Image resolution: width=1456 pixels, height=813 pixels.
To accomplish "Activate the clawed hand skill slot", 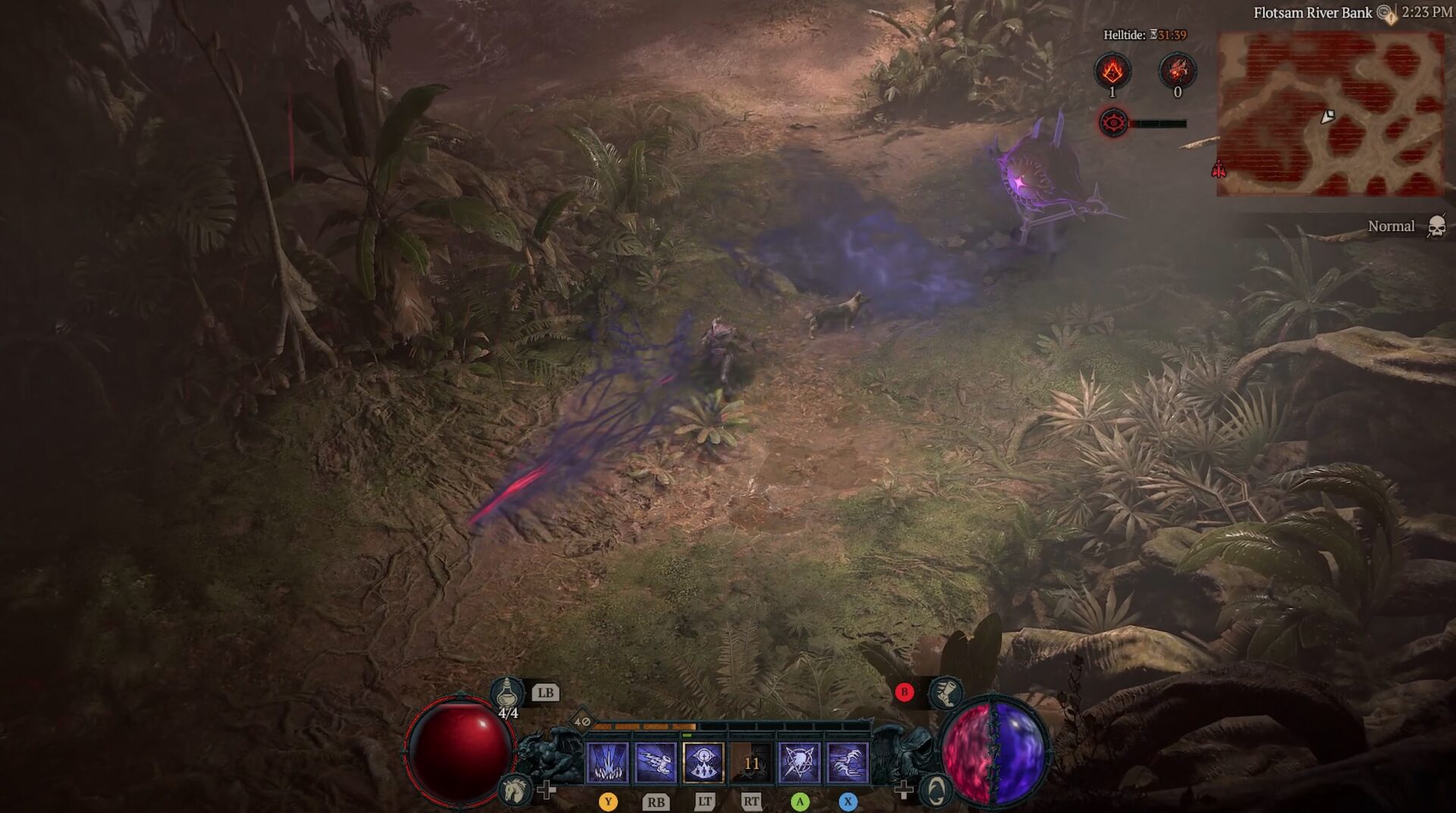I will [847, 762].
